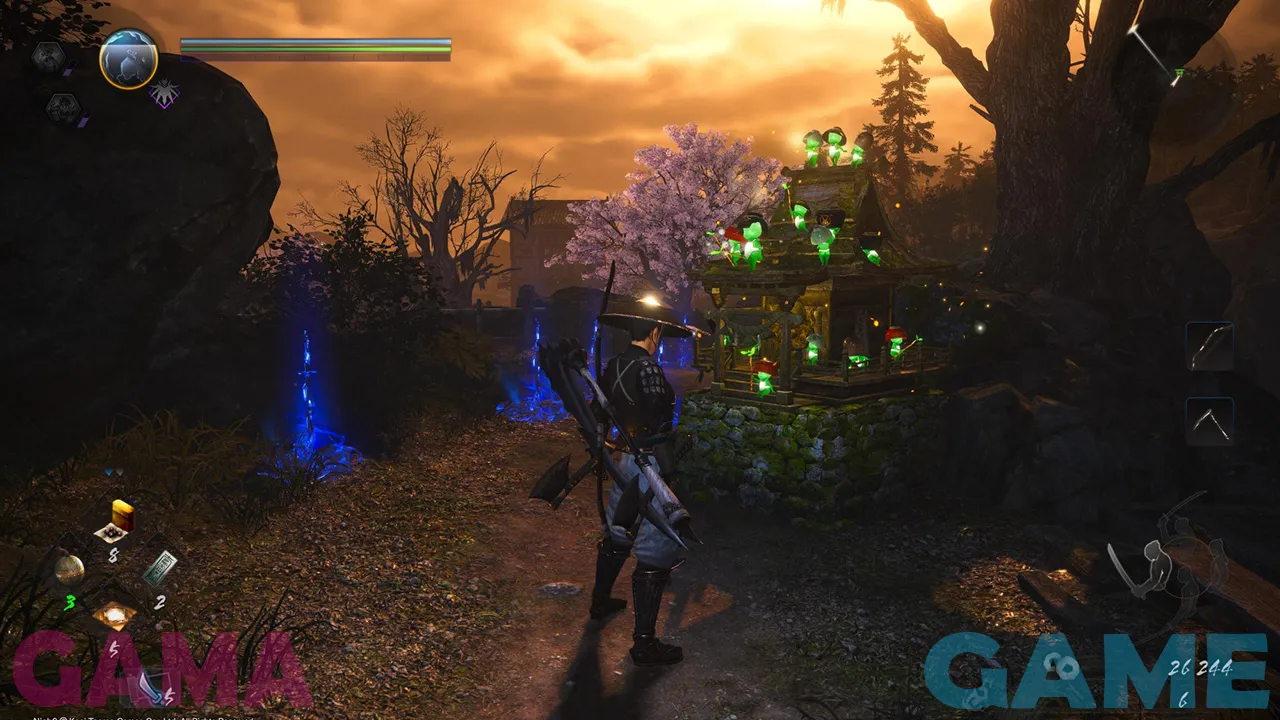1280x720 pixels.
Task: Select the boomerang-shaped ranged weapon slot
Action: [1210, 421]
